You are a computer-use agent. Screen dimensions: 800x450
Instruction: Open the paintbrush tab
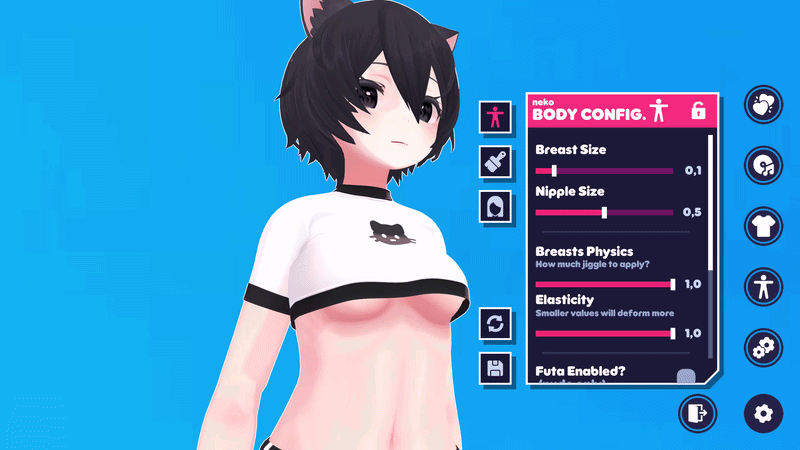pyautogui.click(x=495, y=160)
